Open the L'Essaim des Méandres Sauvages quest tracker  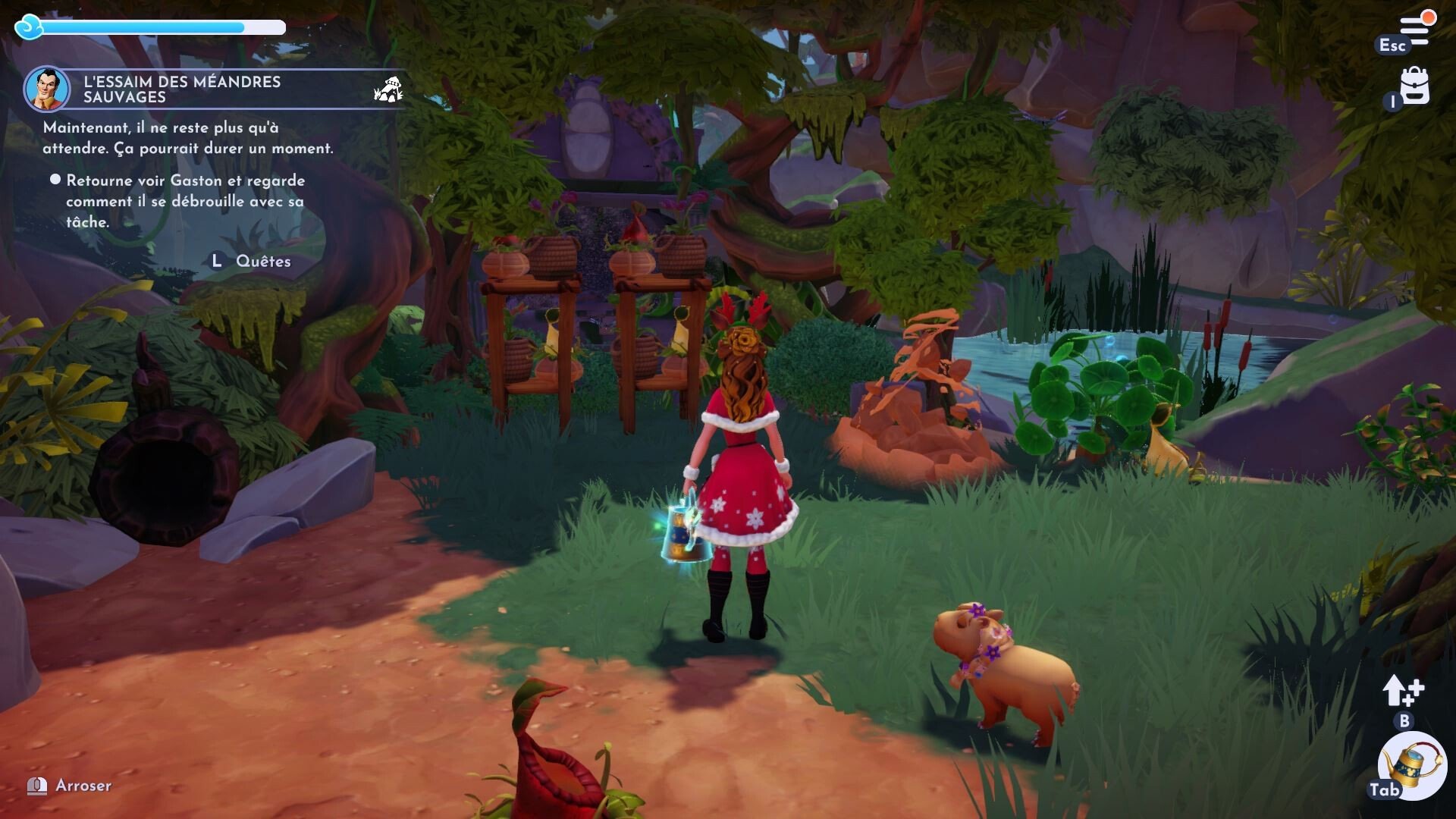[x=182, y=89]
